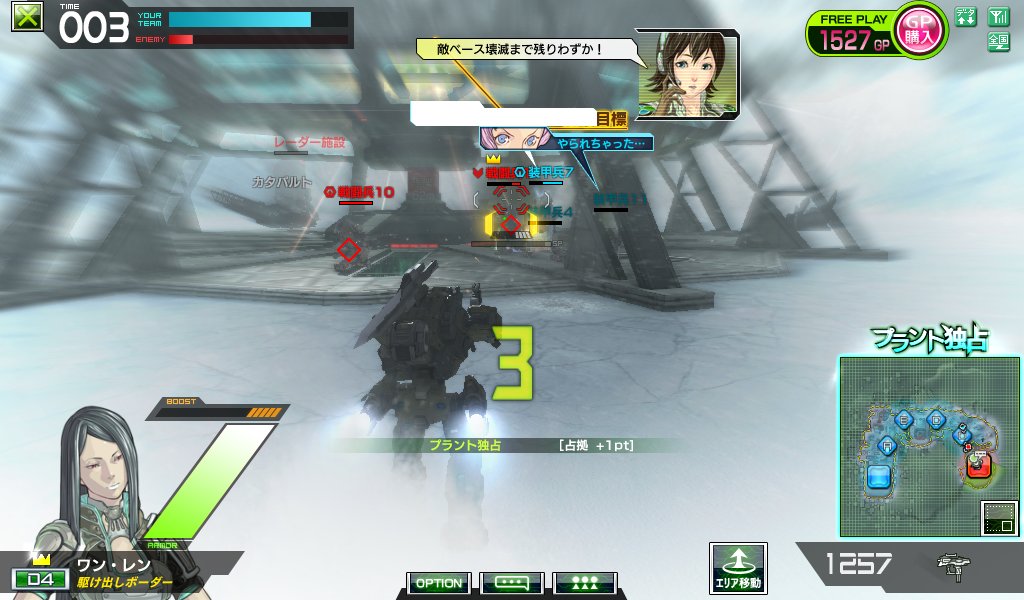Viewport: 1024px width, 600px height.
Task: Select the red enemy base on minimap
Action: (979, 464)
